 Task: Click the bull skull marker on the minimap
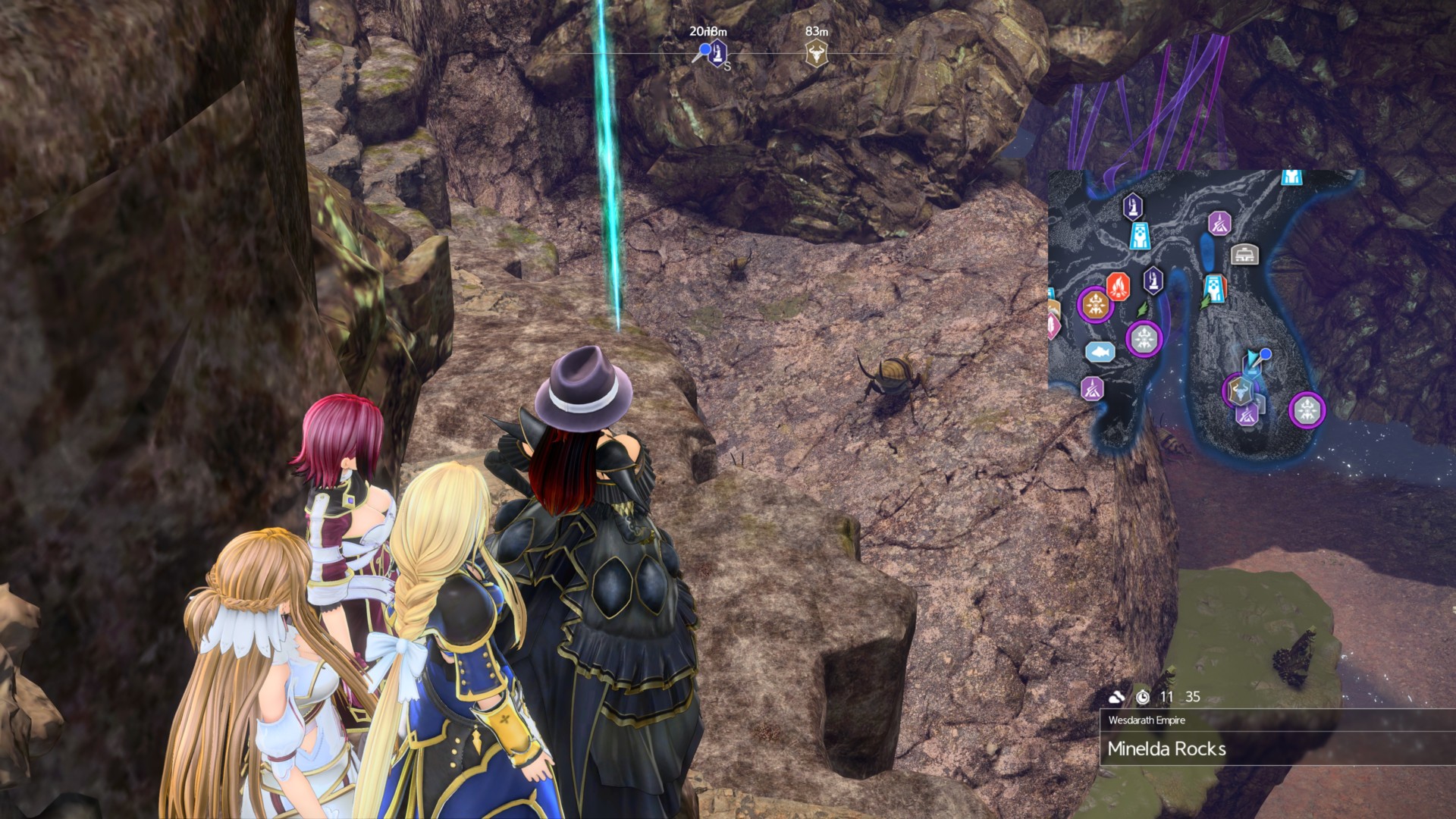1239,391
